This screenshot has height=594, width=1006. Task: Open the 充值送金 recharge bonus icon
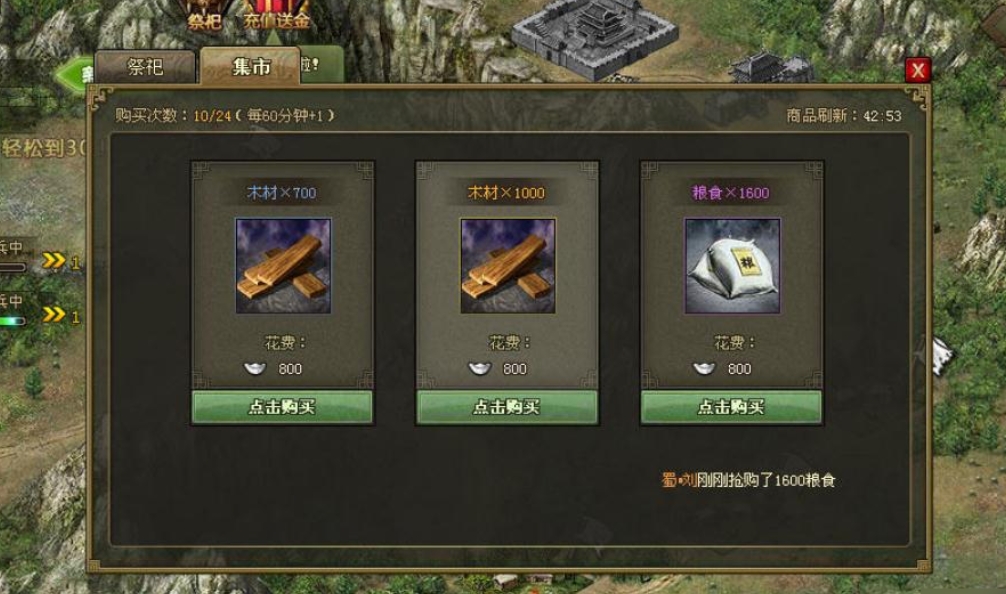(276, 13)
